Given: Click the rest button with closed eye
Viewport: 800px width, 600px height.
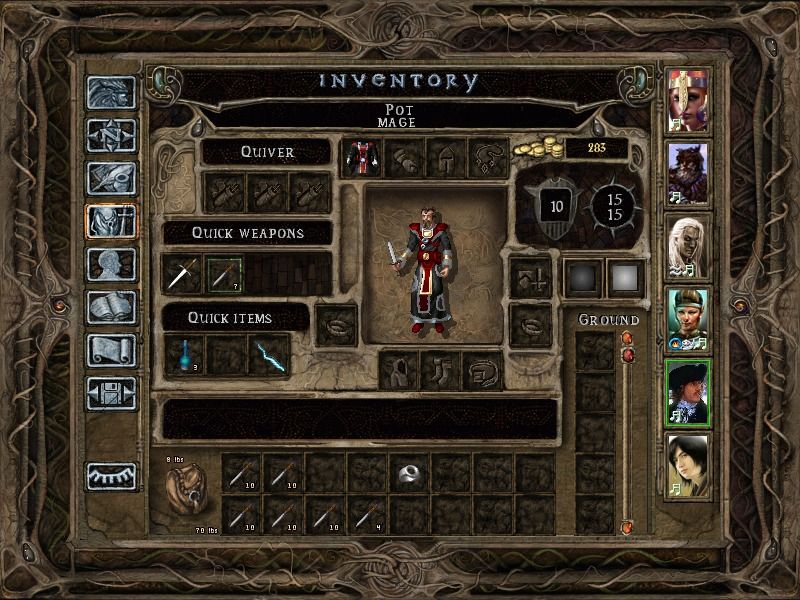Looking at the screenshot, I should [x=110, y=476].
